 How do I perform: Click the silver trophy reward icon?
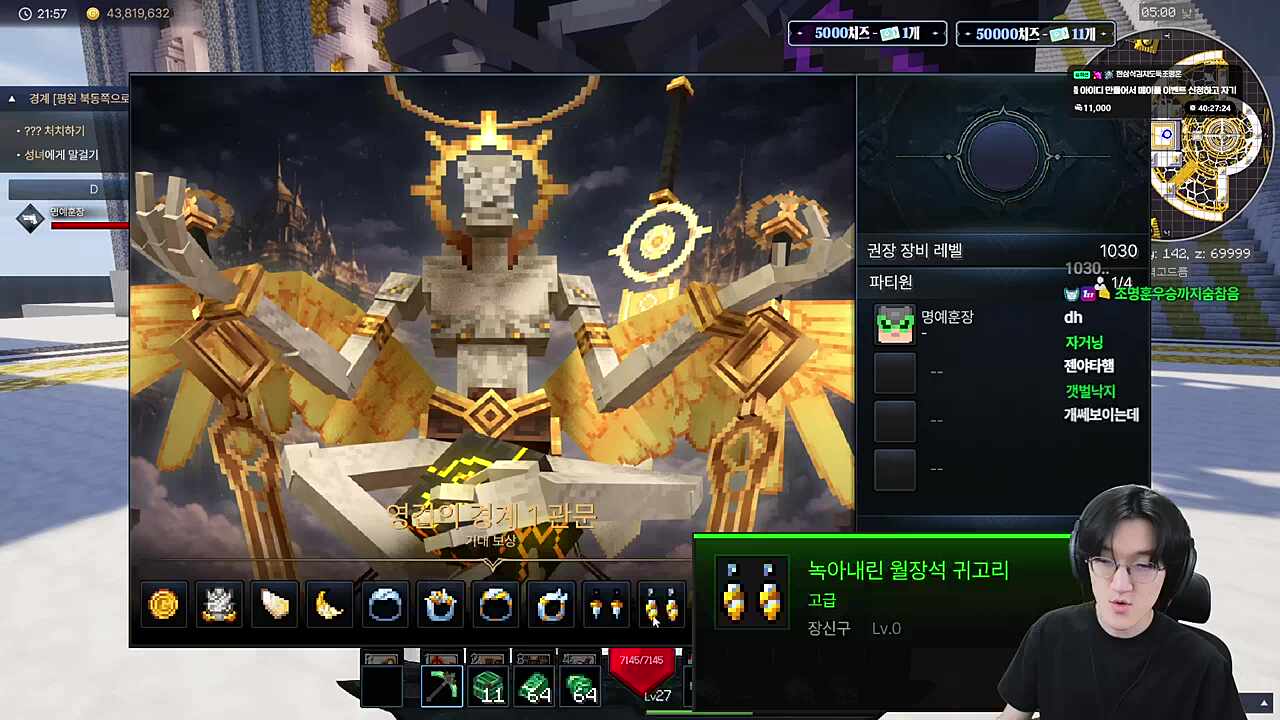[x=218, y=604]
